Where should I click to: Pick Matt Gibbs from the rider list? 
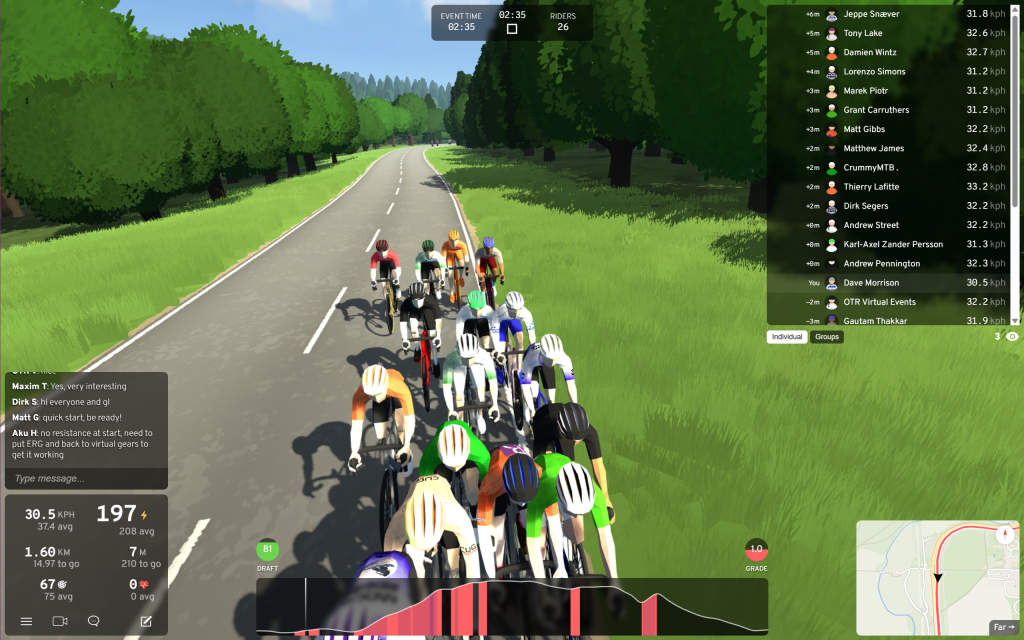point(887,129)
